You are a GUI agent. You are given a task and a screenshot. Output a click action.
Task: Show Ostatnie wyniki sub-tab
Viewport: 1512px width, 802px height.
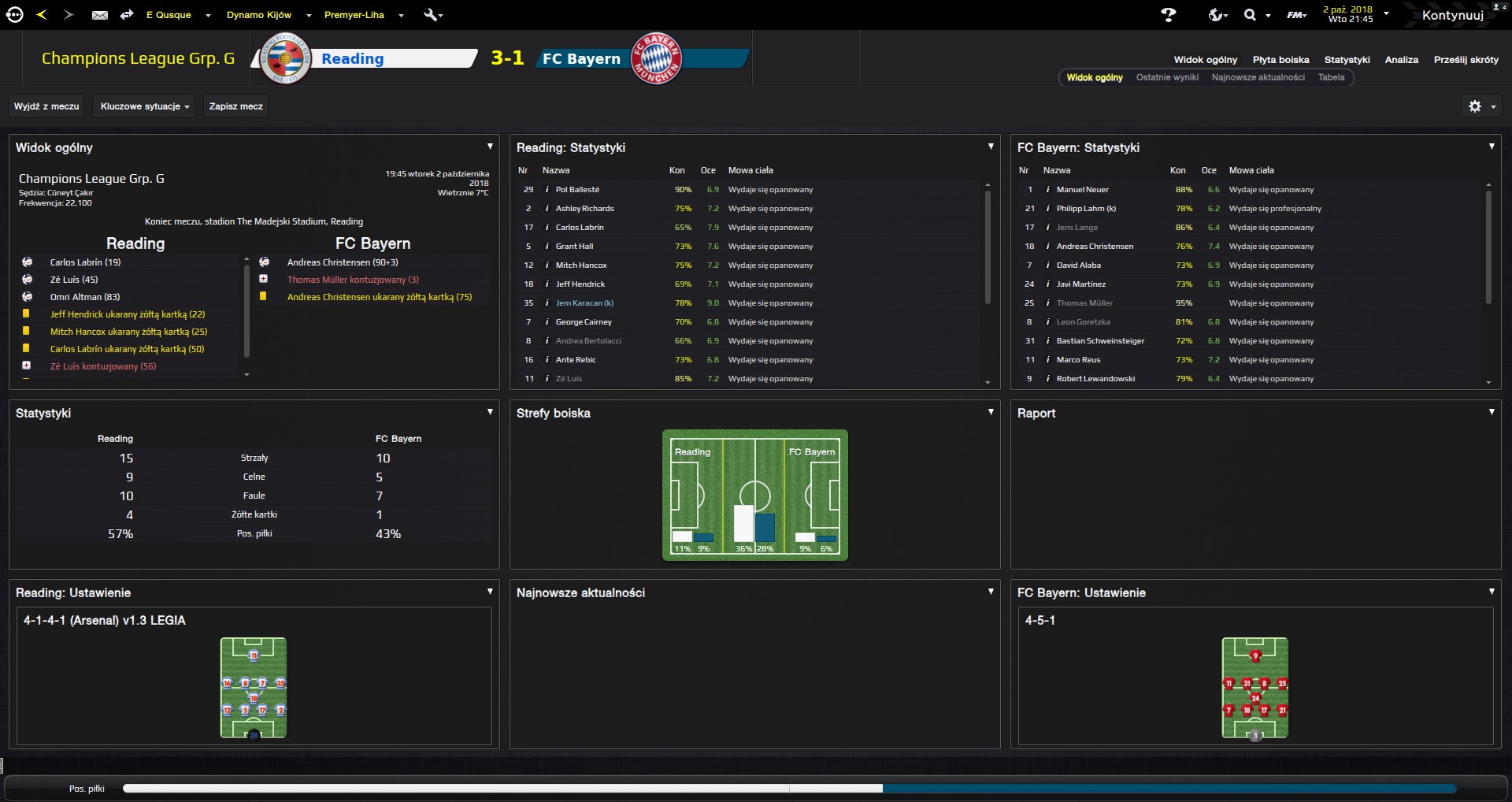[x=1167, y=77]
